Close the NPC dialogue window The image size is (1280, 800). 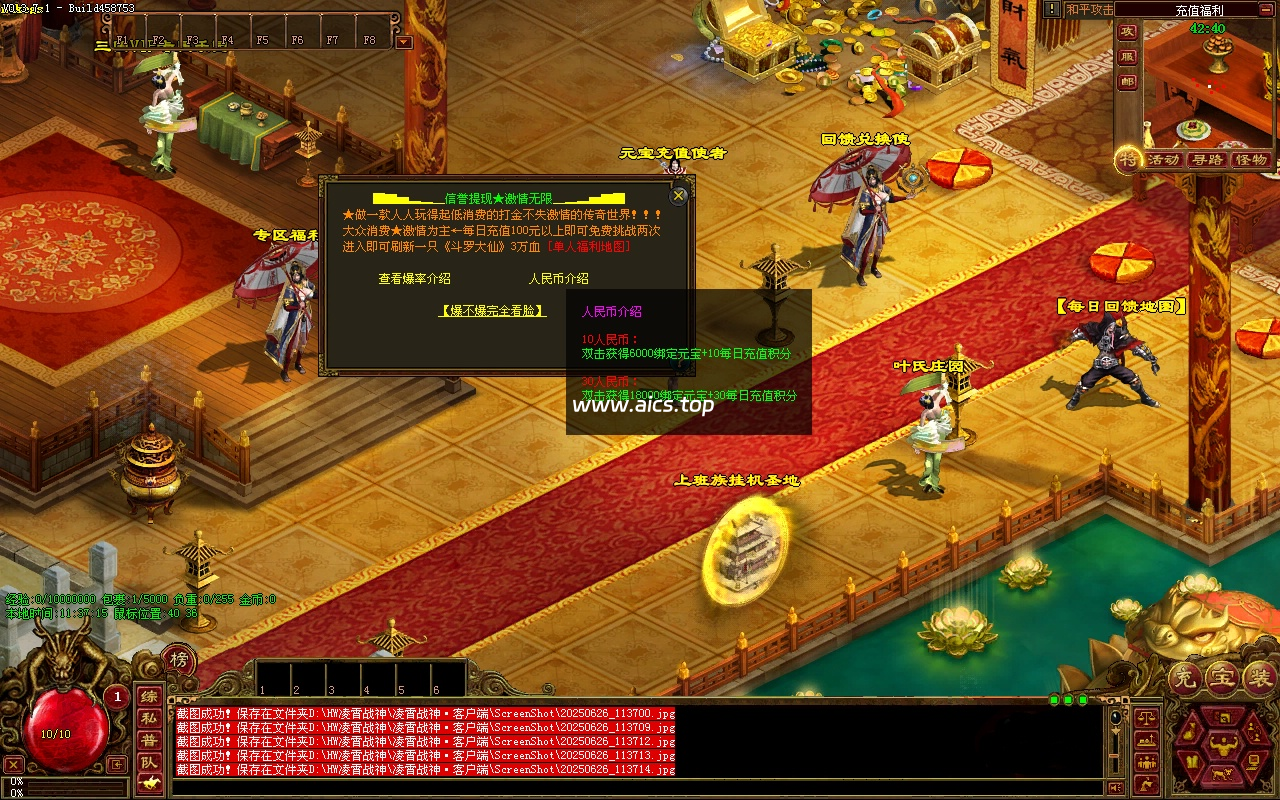678,196
